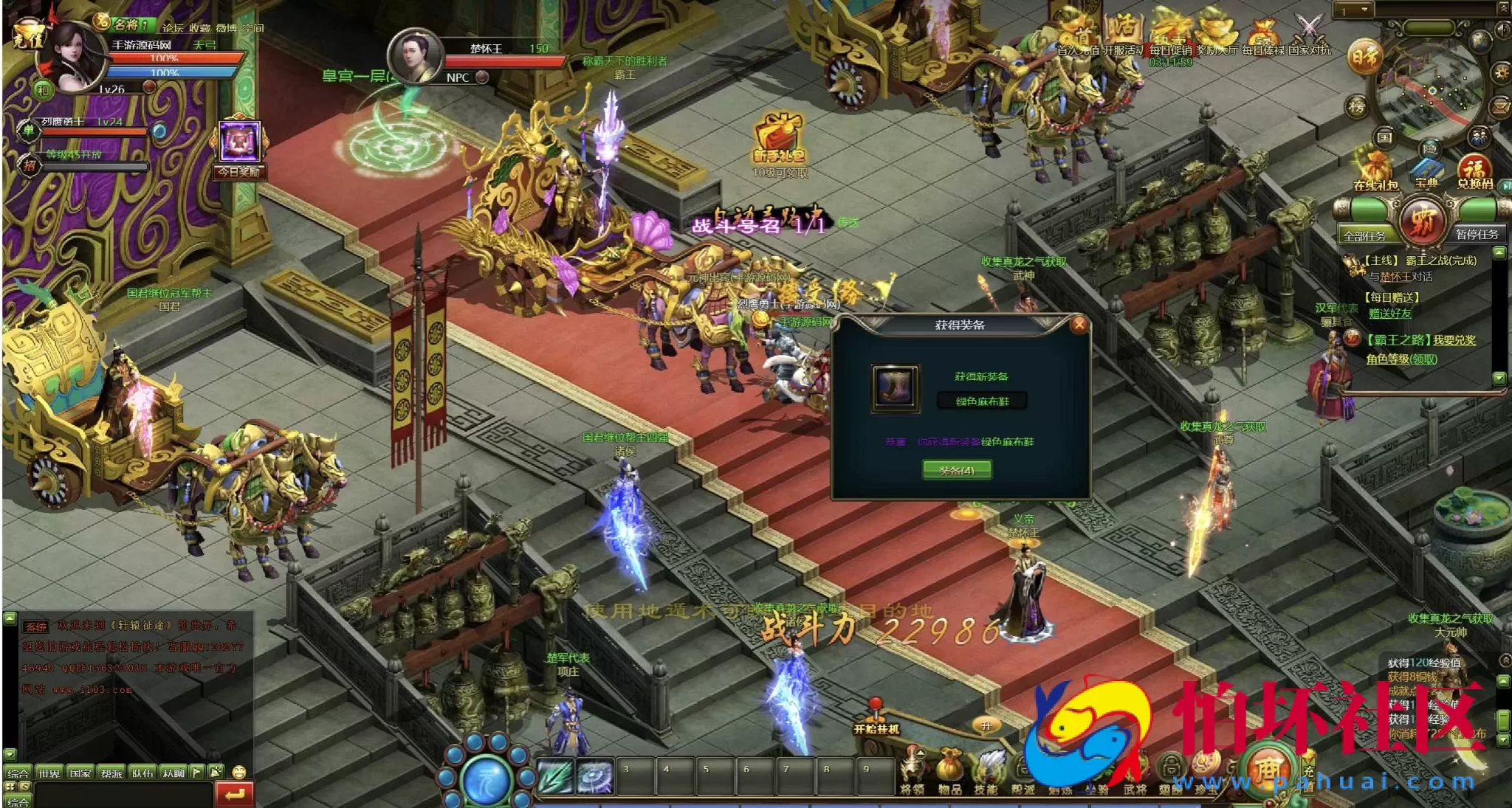Open the 日常 daily activities button
This screenshot has height=808, width=1512.
[1365, 57]
